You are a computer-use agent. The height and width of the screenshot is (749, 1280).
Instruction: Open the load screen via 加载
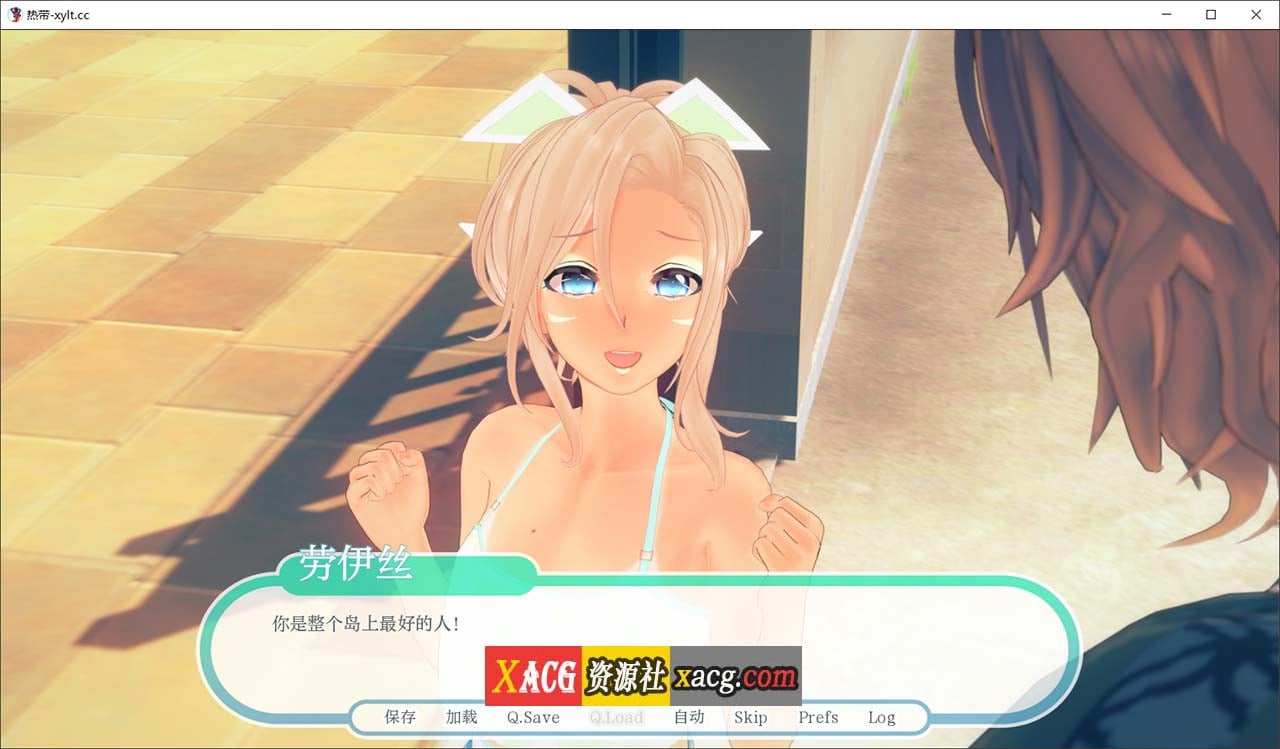(460, 717)
